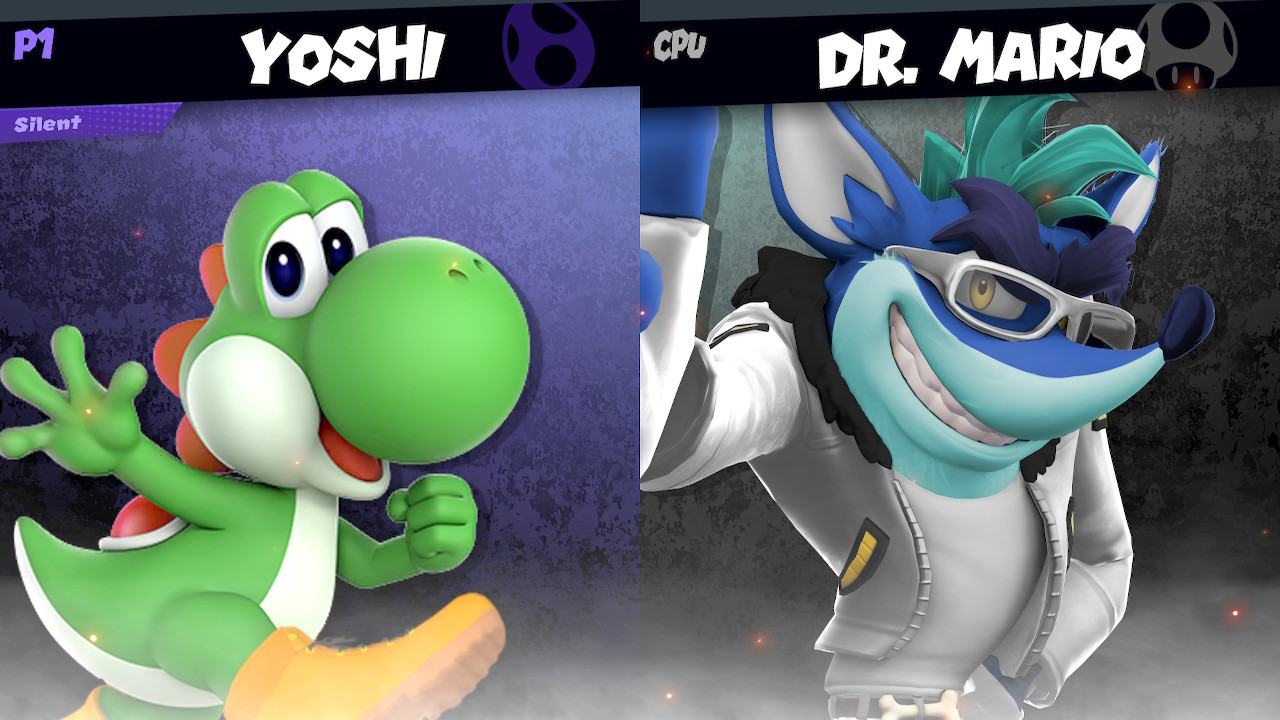Switch the CPU tag to a player slot

tap(678, 43)
